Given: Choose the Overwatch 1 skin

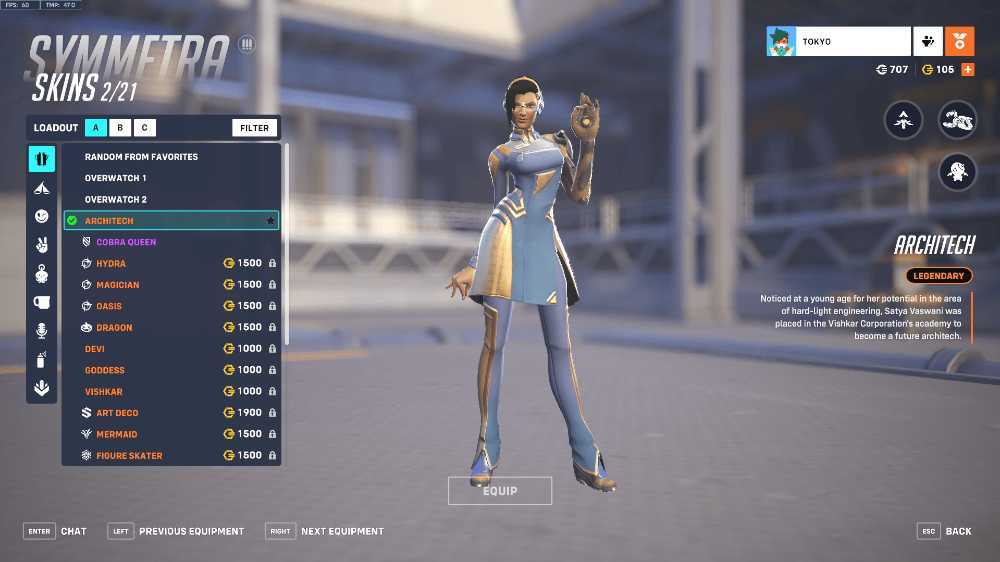Looking at the screenshot, I should click(115, 178).
